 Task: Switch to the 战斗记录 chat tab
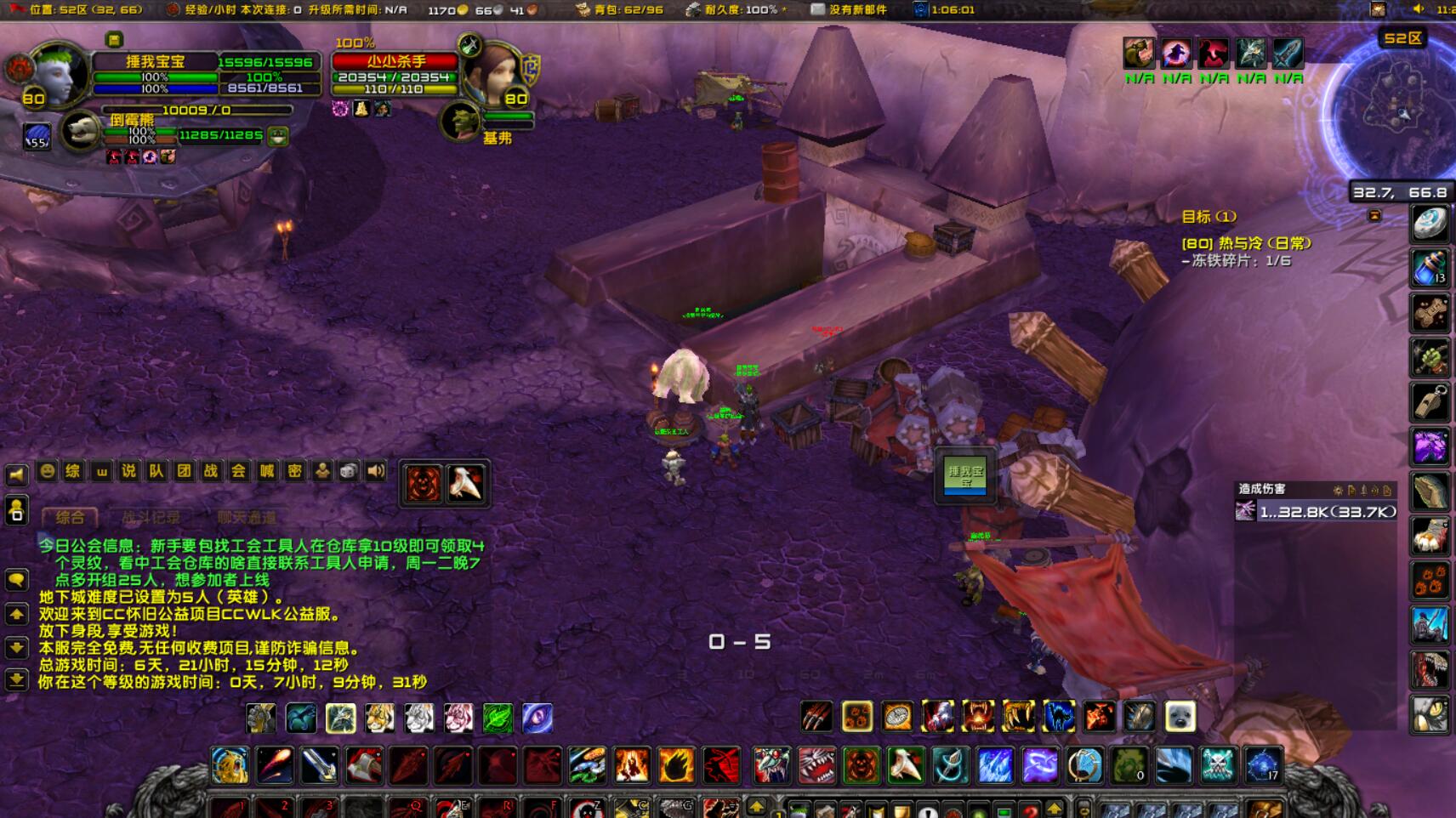click(151, 517)
